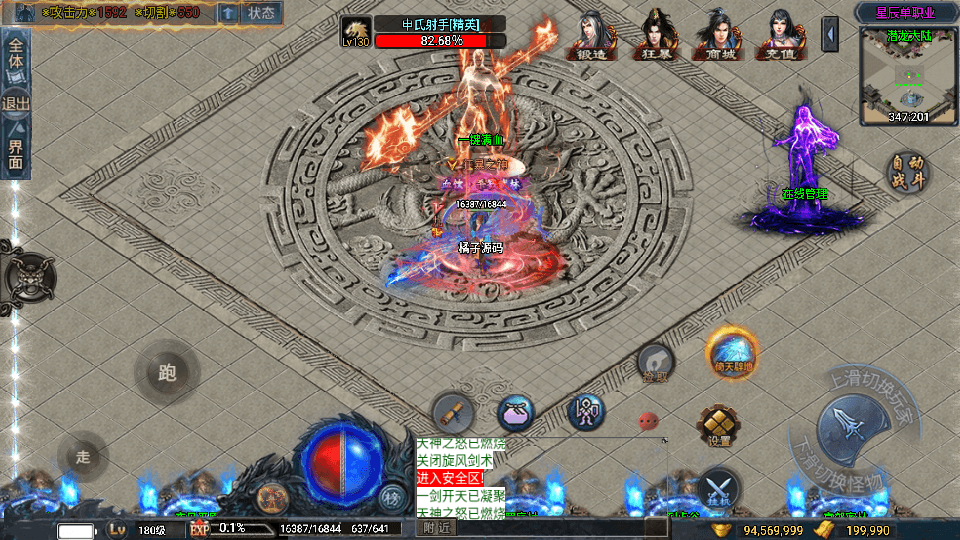Viewport: 960px width, 540px height.
Task: Tap the 捡取 pickup button
Action: coord(655,362)
